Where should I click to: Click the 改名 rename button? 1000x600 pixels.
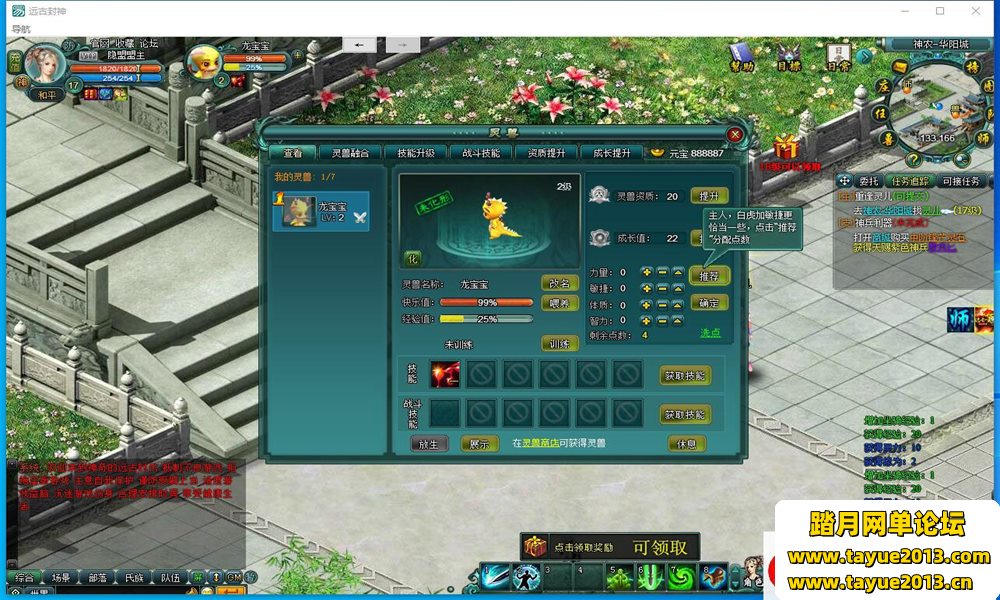[560, 284]
